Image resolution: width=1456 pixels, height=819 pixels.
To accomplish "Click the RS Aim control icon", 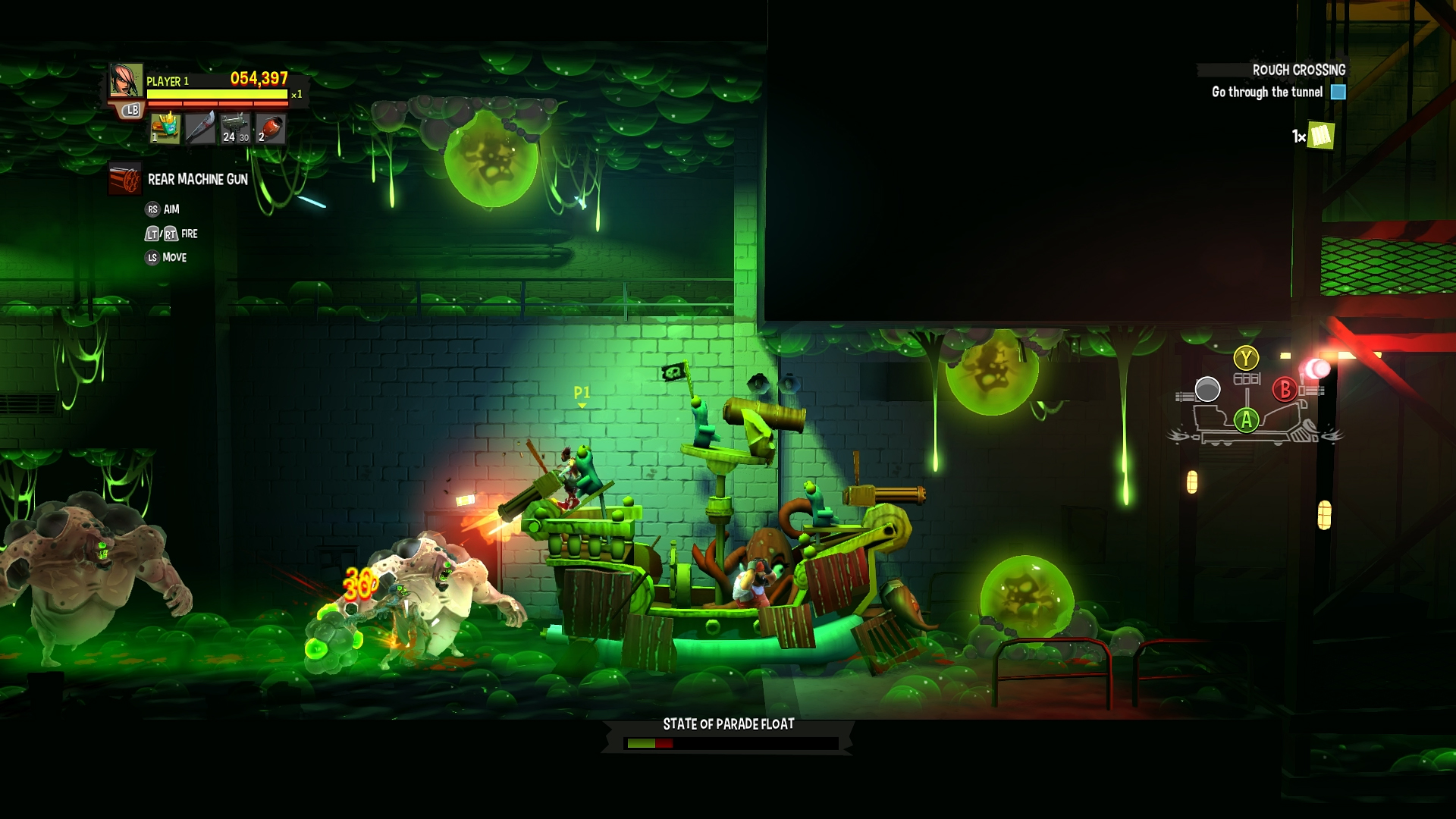I will 154,209.
